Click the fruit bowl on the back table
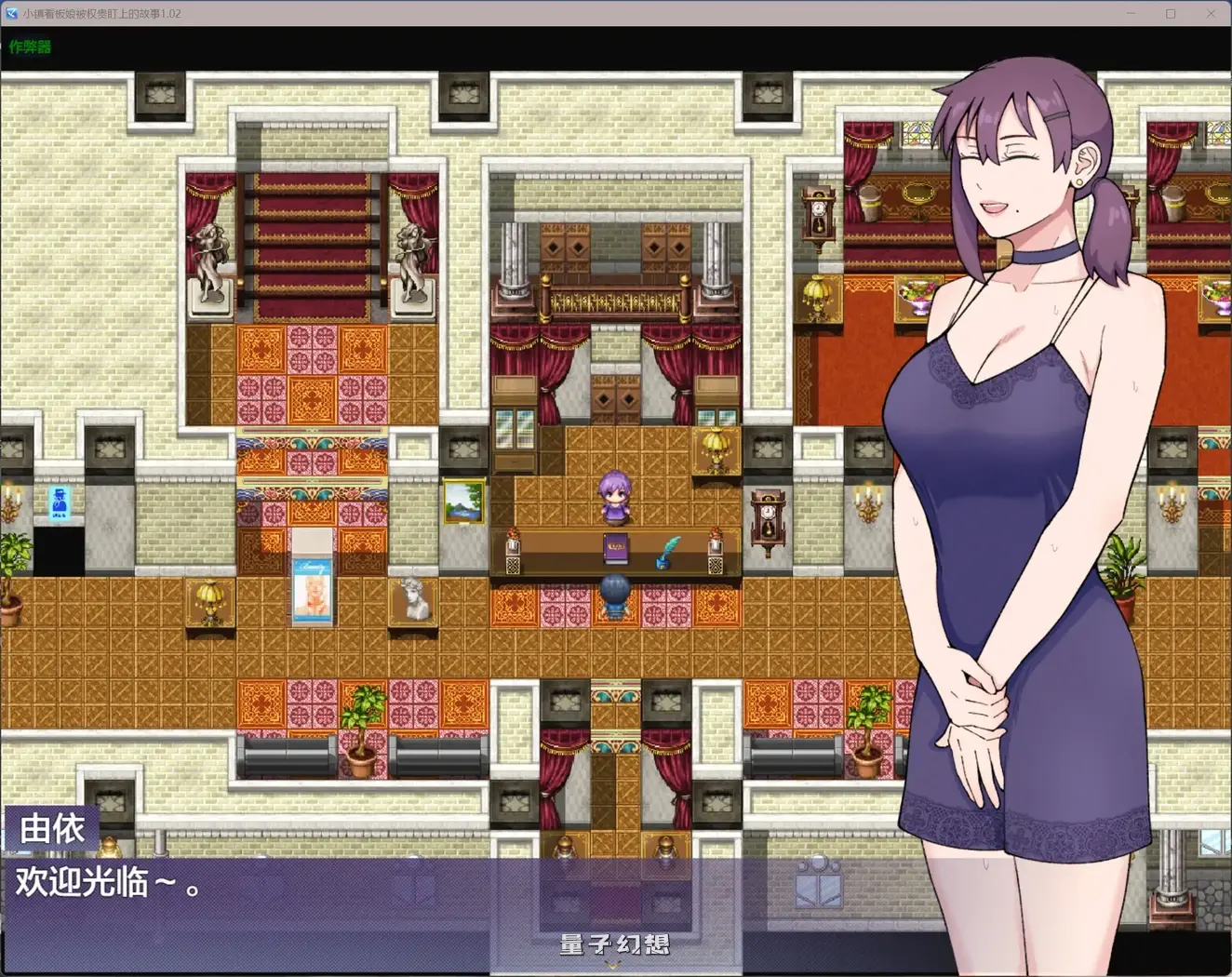This screenshot has width=1232, height=977. [917, 296]
